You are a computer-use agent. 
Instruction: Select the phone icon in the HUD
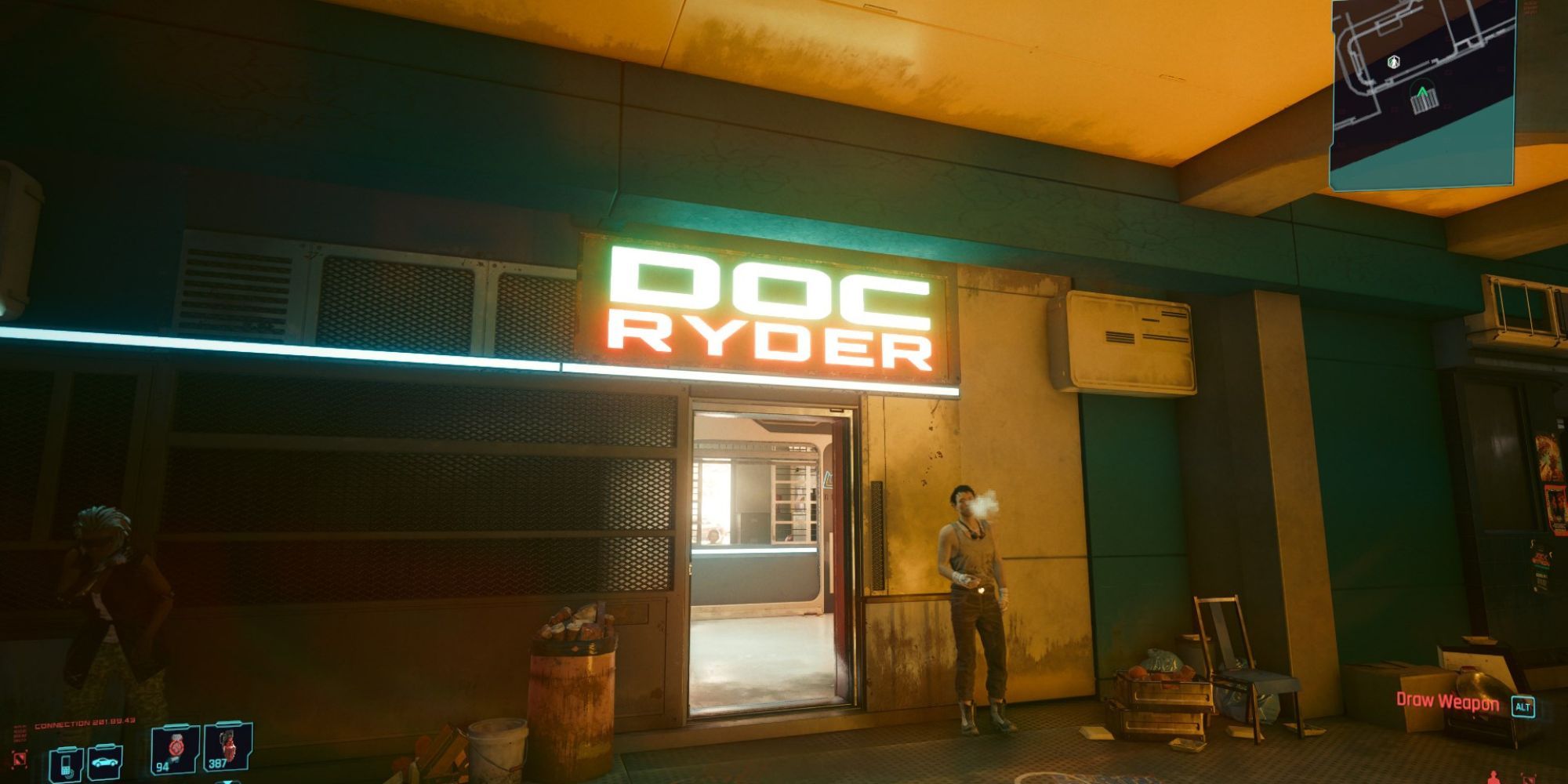click(66, 767)
